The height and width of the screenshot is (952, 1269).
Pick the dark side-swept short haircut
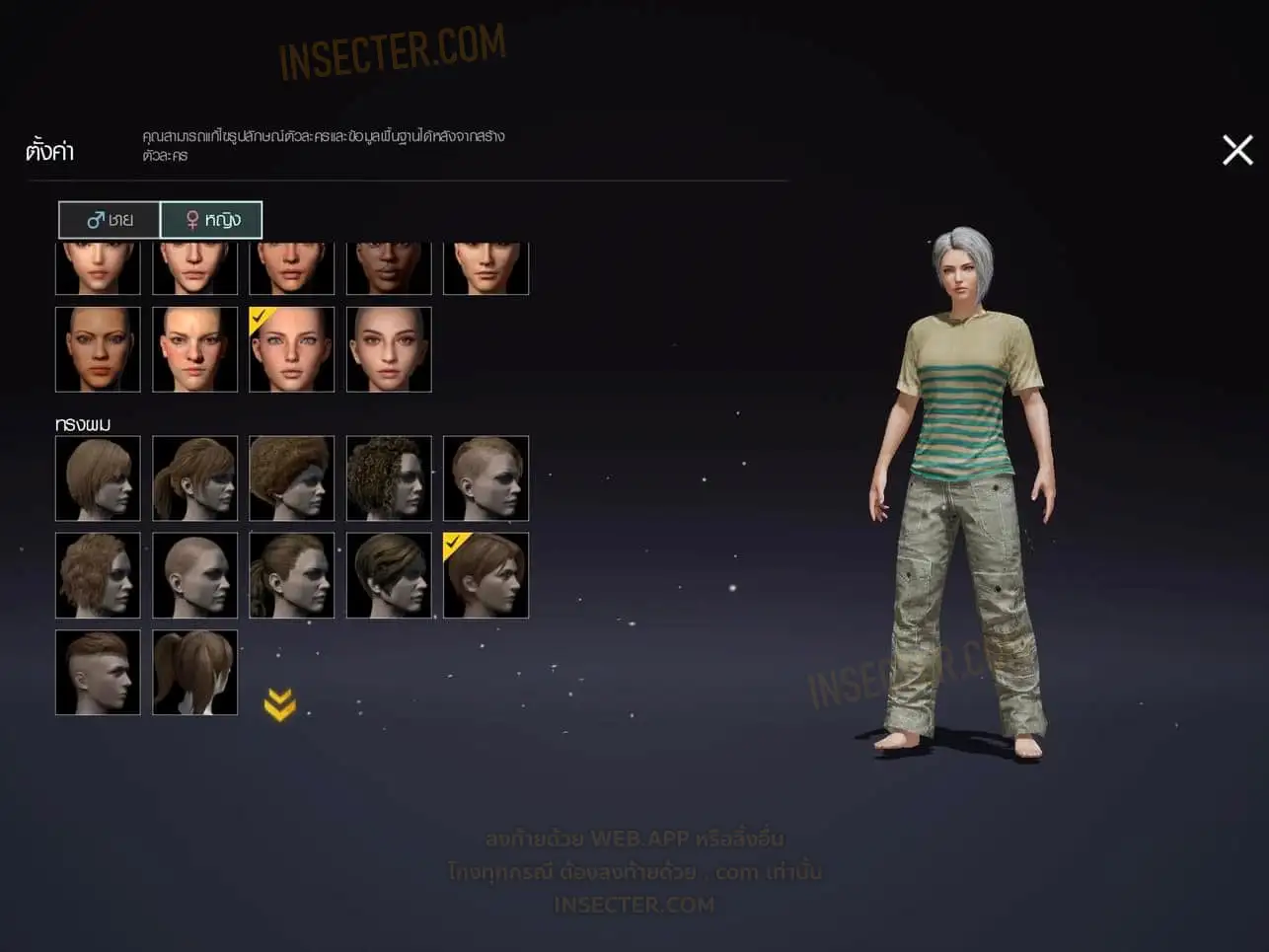coord(389,575)
